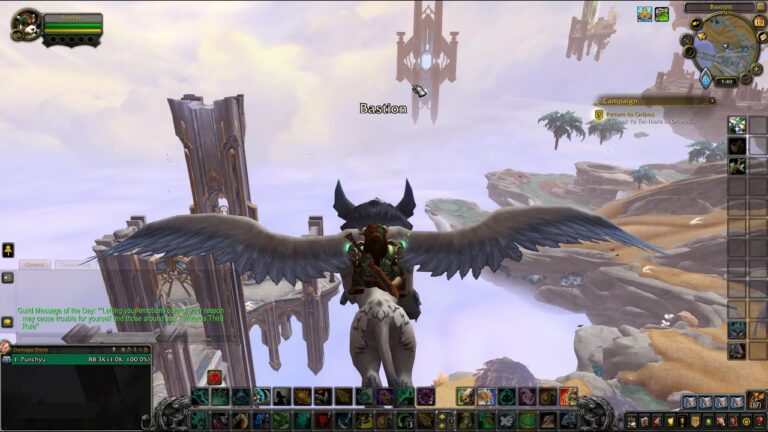Collapse the Campaign objective tracker
The image size is (768, 432).
[x=711, y=100]
